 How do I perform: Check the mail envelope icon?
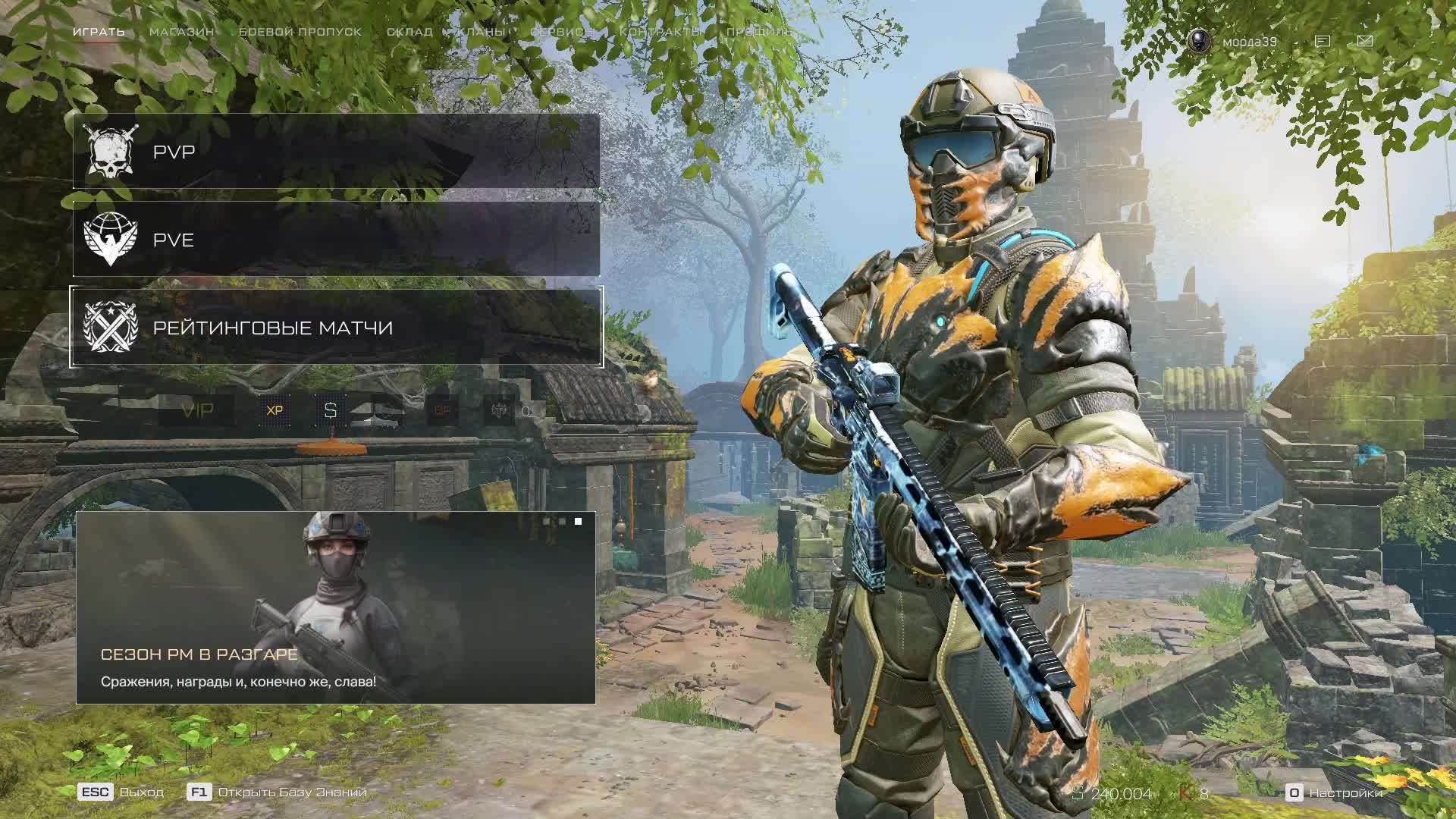(x=1365, y=41)
